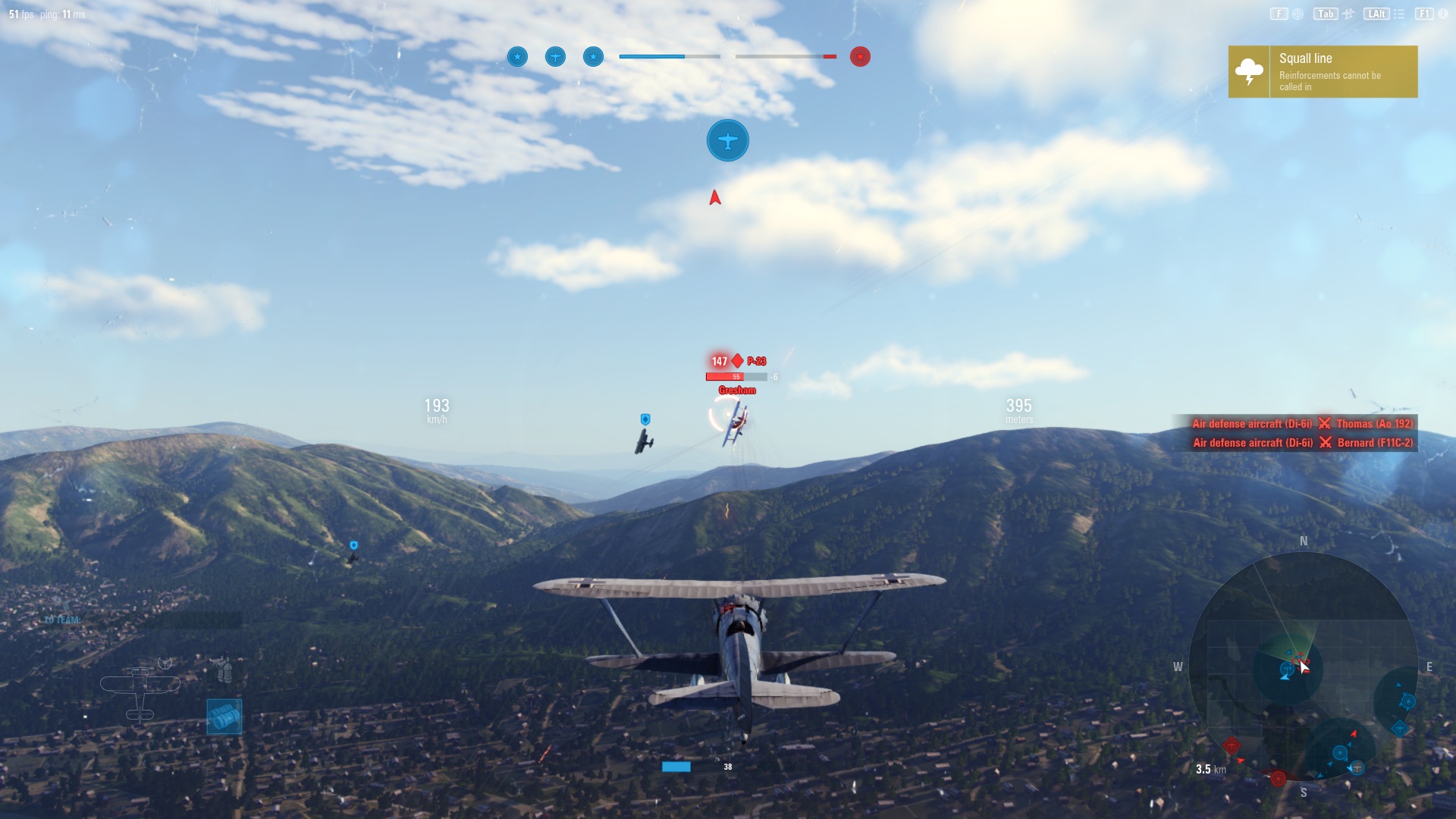Click the blue team capture progress bar
Image resolution: width=1456 pixels, height=819 pixels.
click(x=654, y=55)
